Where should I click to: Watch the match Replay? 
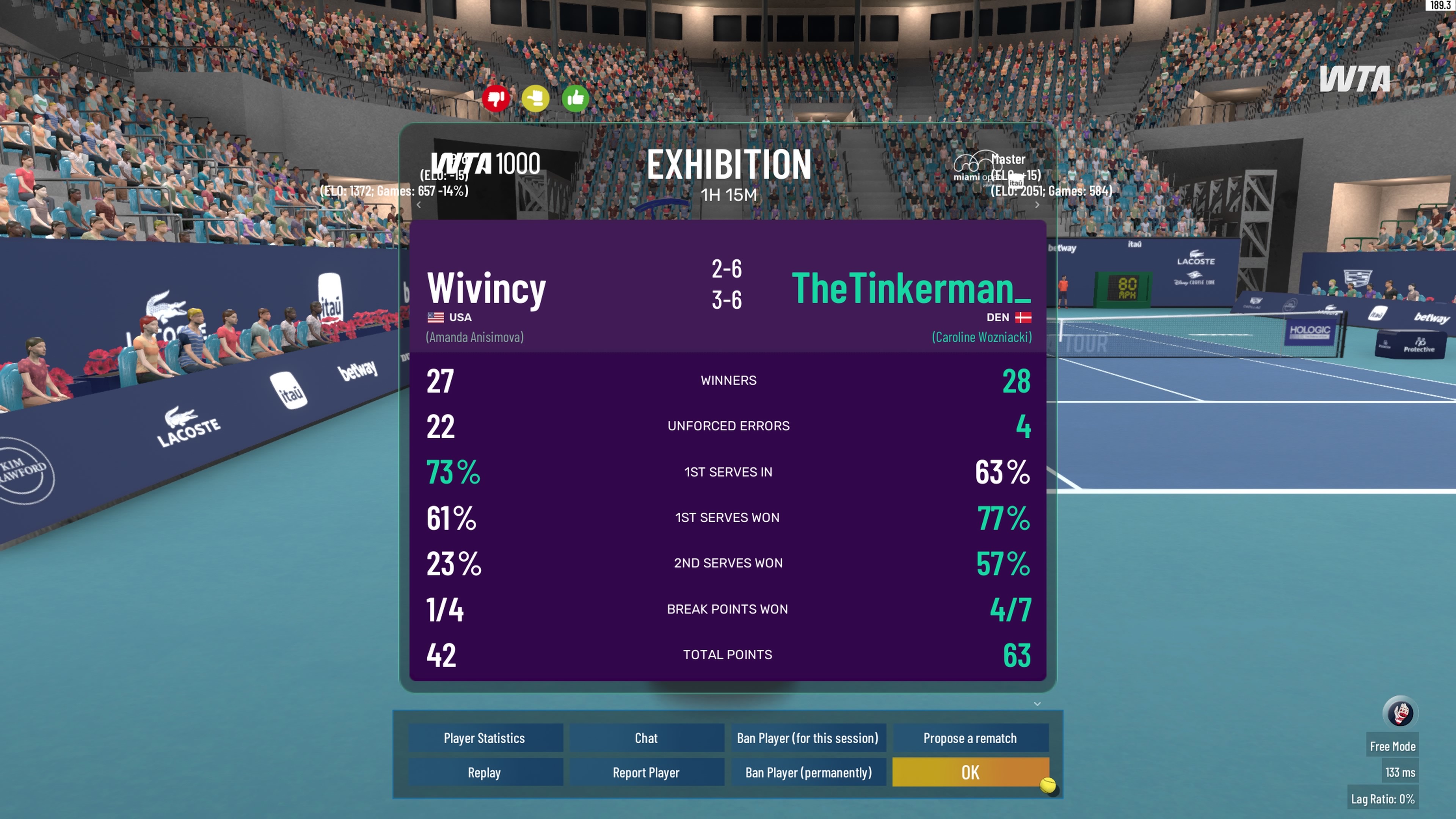[x=485, y=772]
